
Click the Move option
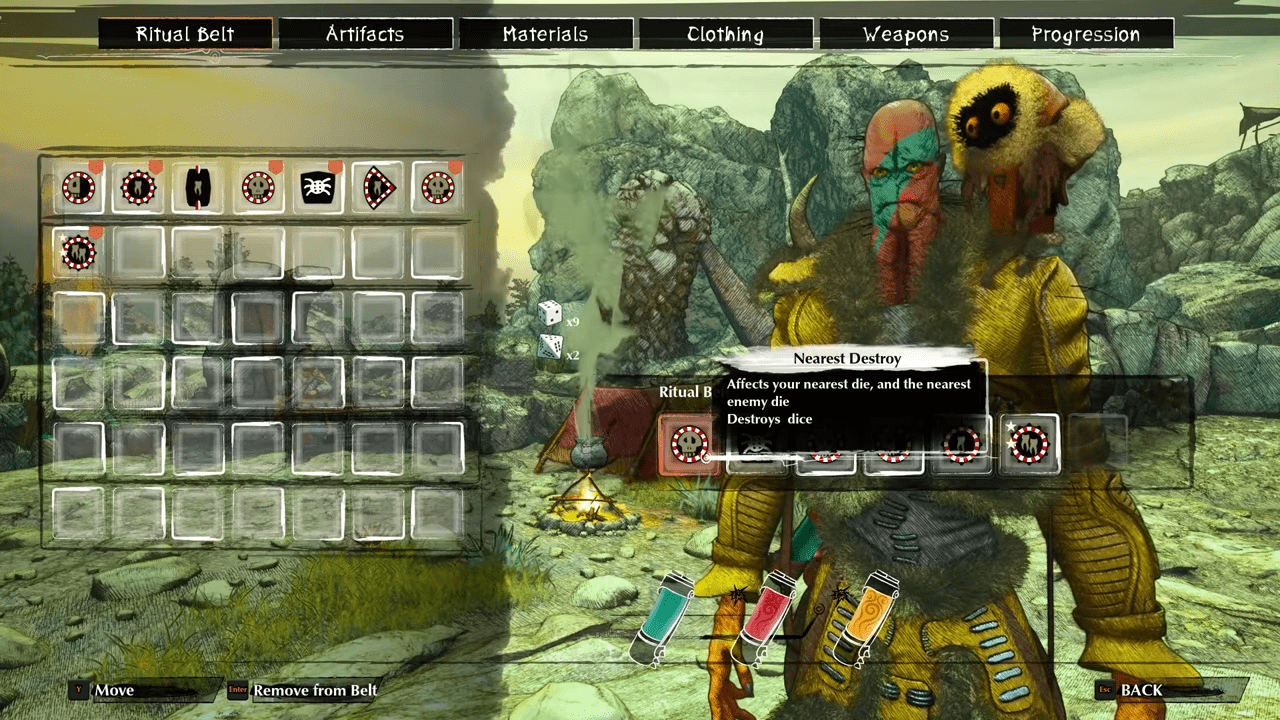114,690
